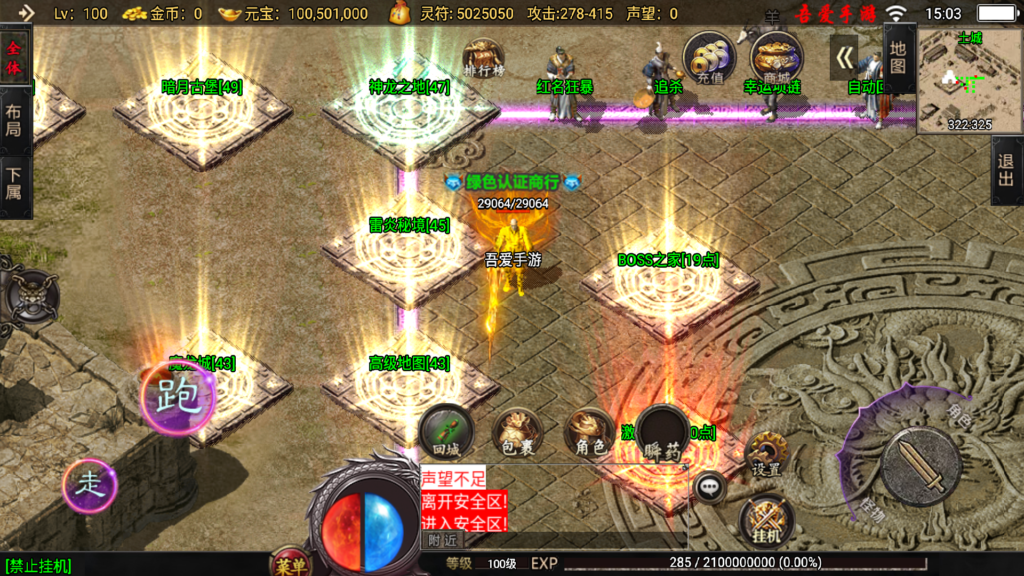This screenshot has height=576, width=1024.
Task: Open the 设置 settings gear
Action: point(767,456)
